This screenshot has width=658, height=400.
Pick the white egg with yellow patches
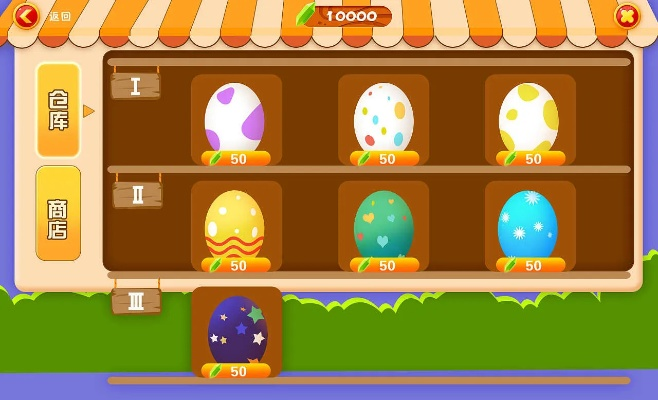coord(529,118)
